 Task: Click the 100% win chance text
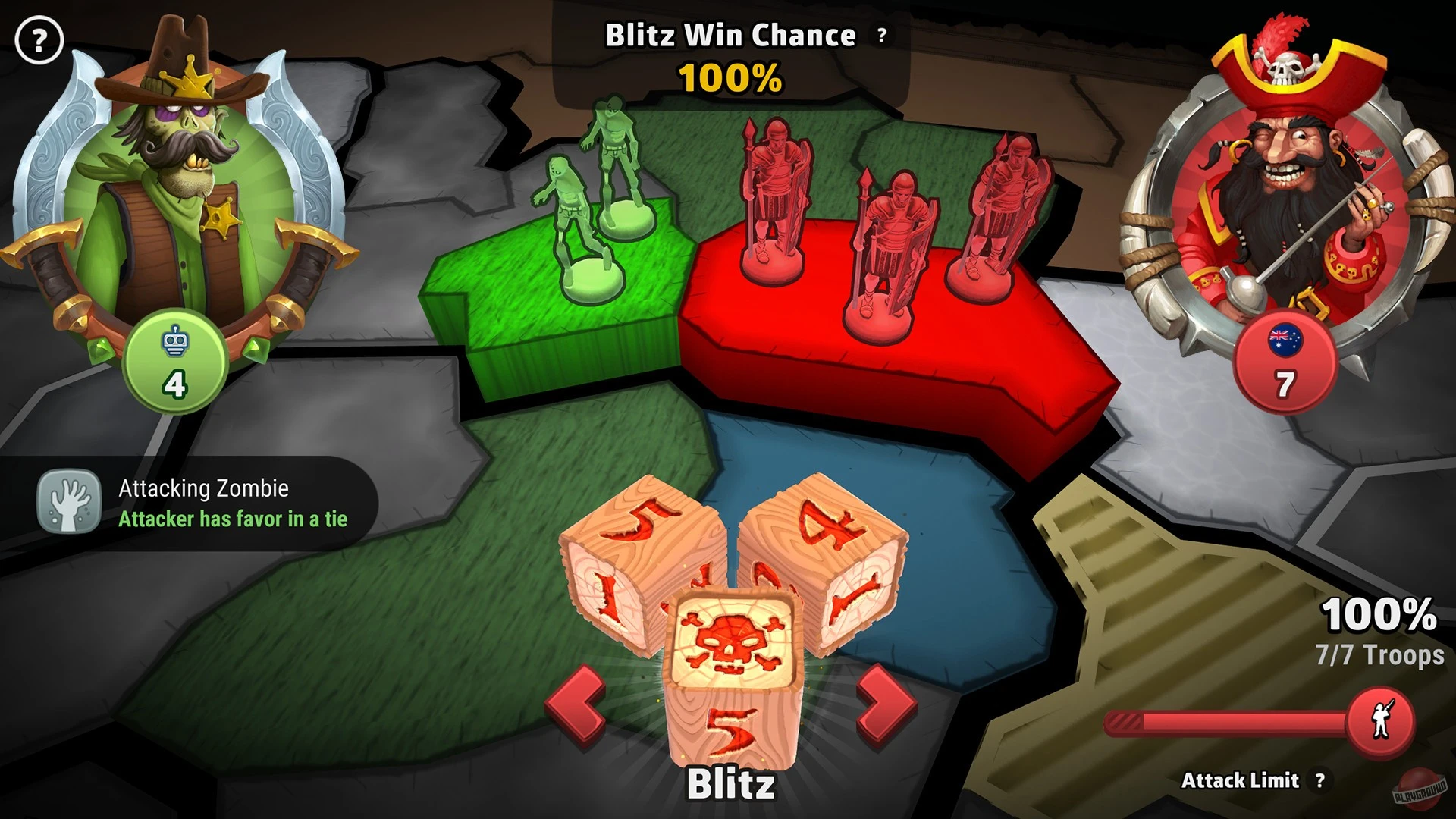pos(730,76)
